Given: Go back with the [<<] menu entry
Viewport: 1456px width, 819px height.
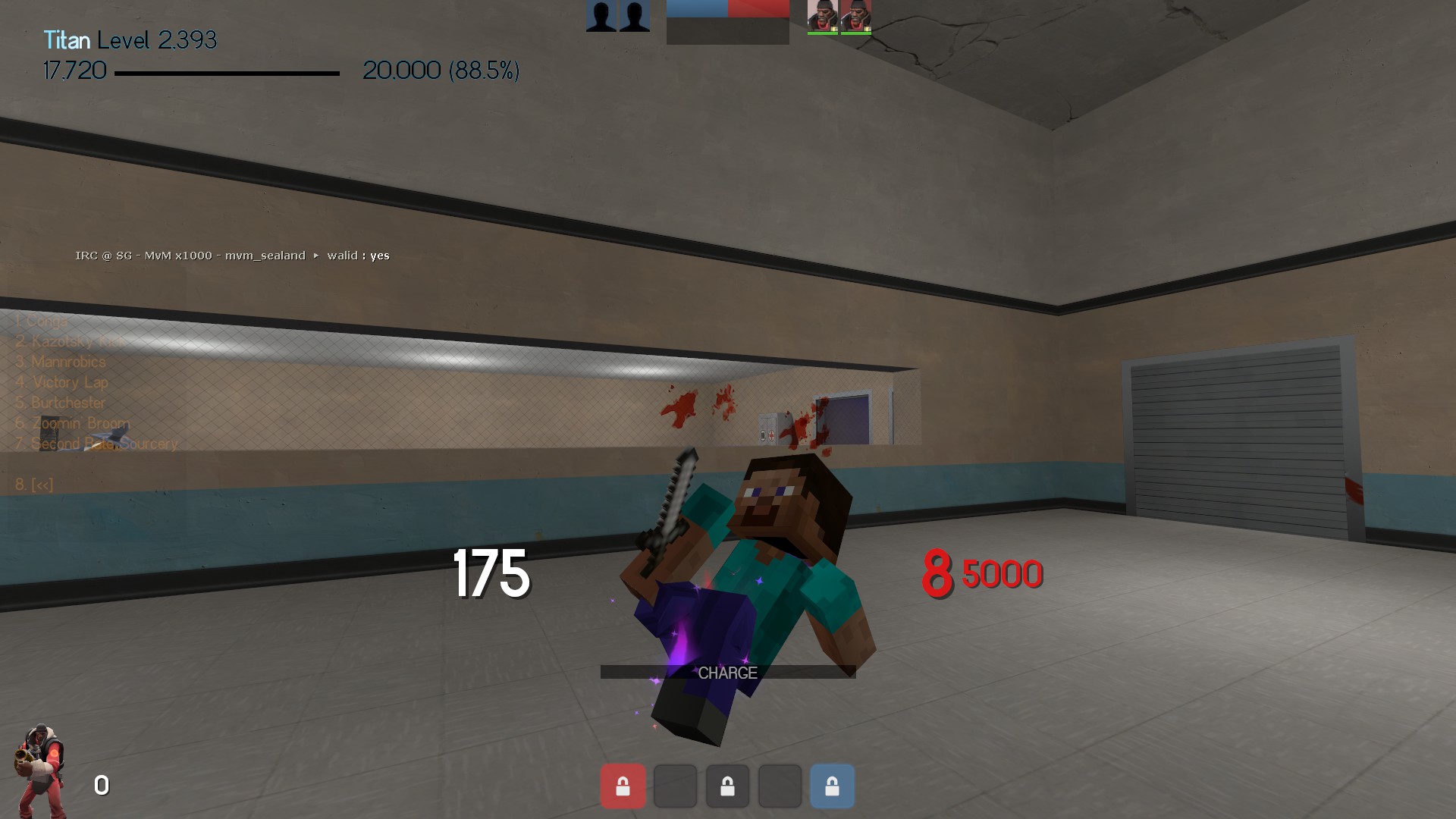Looking at the screenshot, I should (x=34, y=485).
